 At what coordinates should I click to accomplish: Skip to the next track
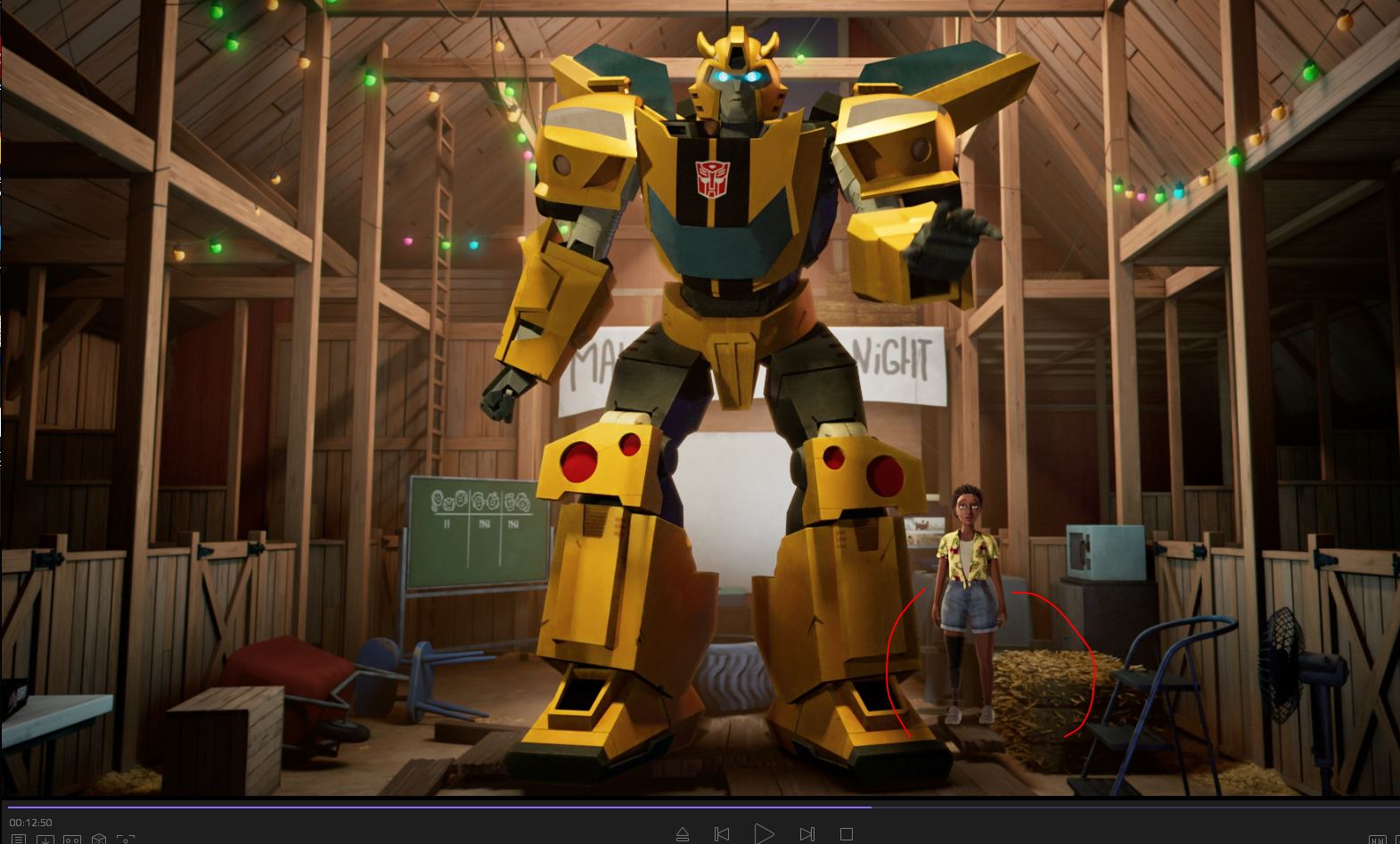tap(806, 834)
